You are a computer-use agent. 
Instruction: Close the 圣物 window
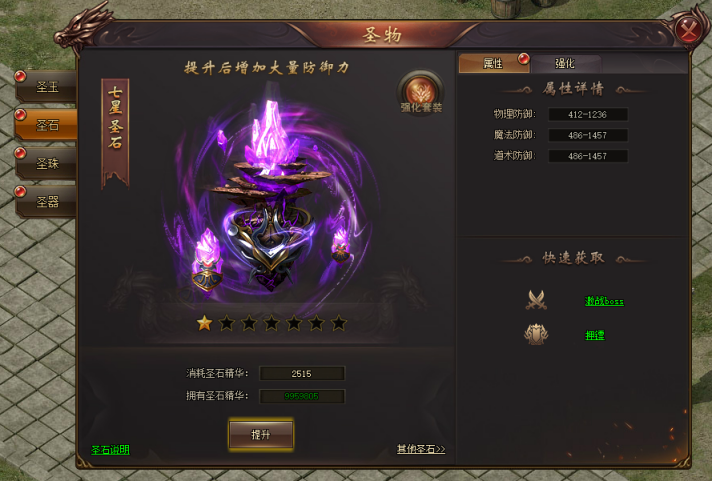click(689, 30)
